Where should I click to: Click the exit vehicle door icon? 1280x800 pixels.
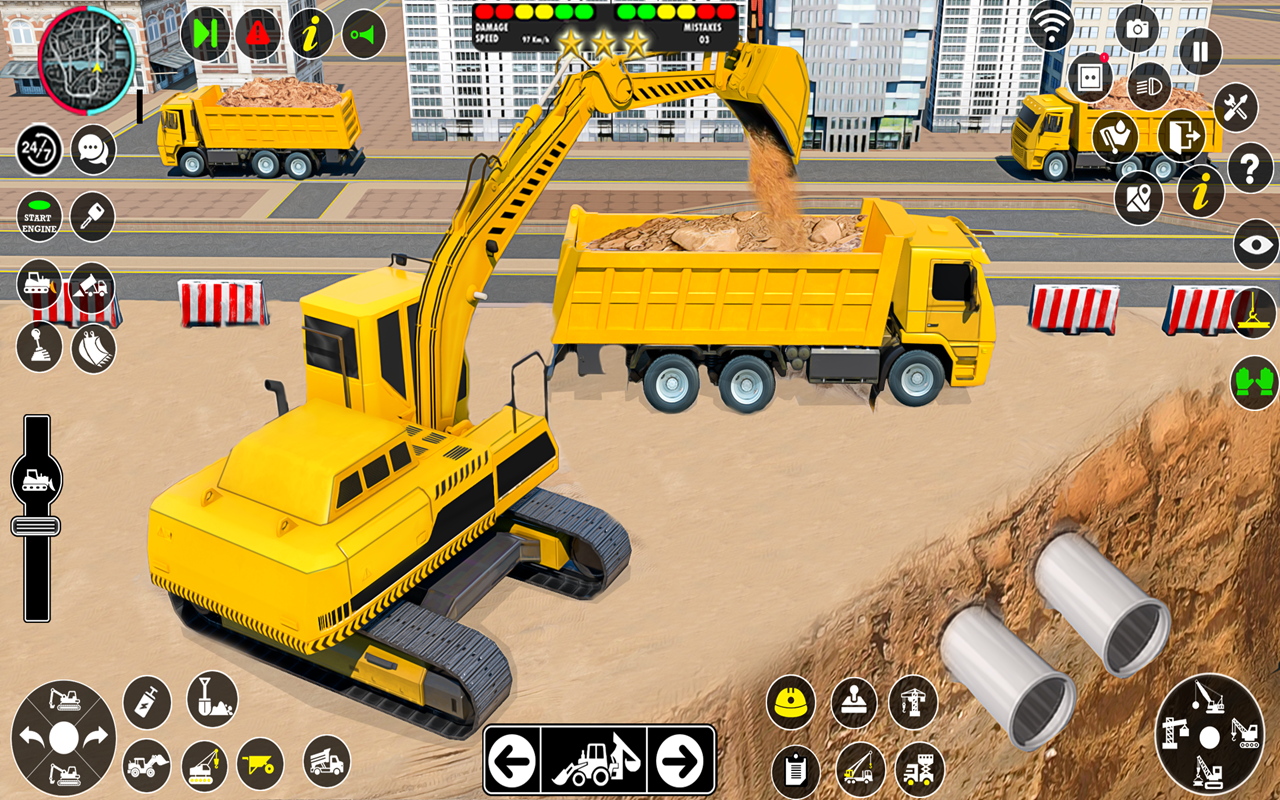(1181, 136)
